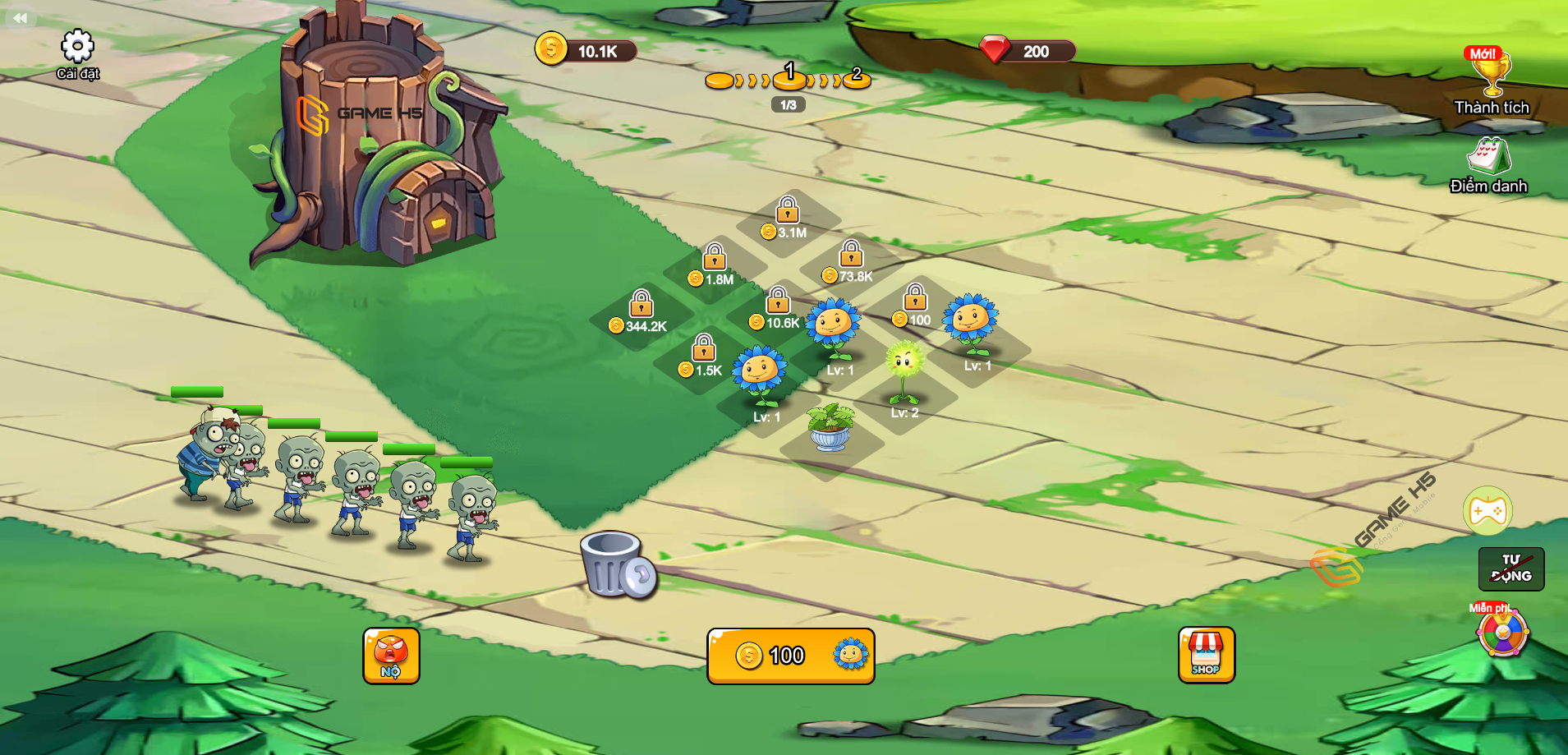Open the green gamepad icon
The height and width of the screenshot is (755, 1568).
1488,511
